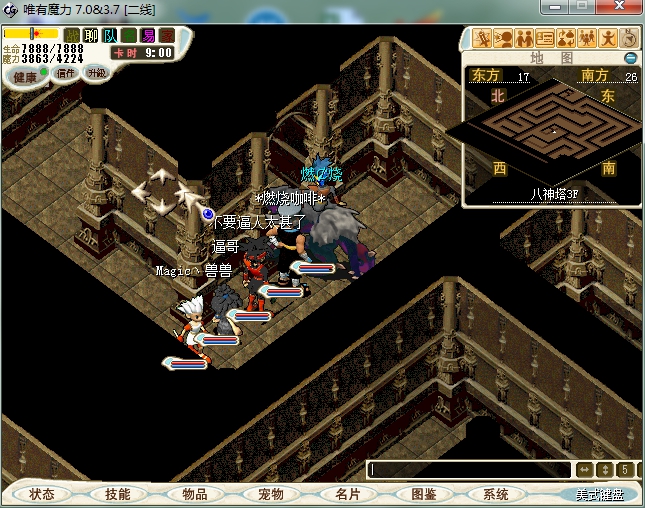Click the maze minimap of 八神塔3F
Viewport: 645px width, 508px height.
point(553,126)
